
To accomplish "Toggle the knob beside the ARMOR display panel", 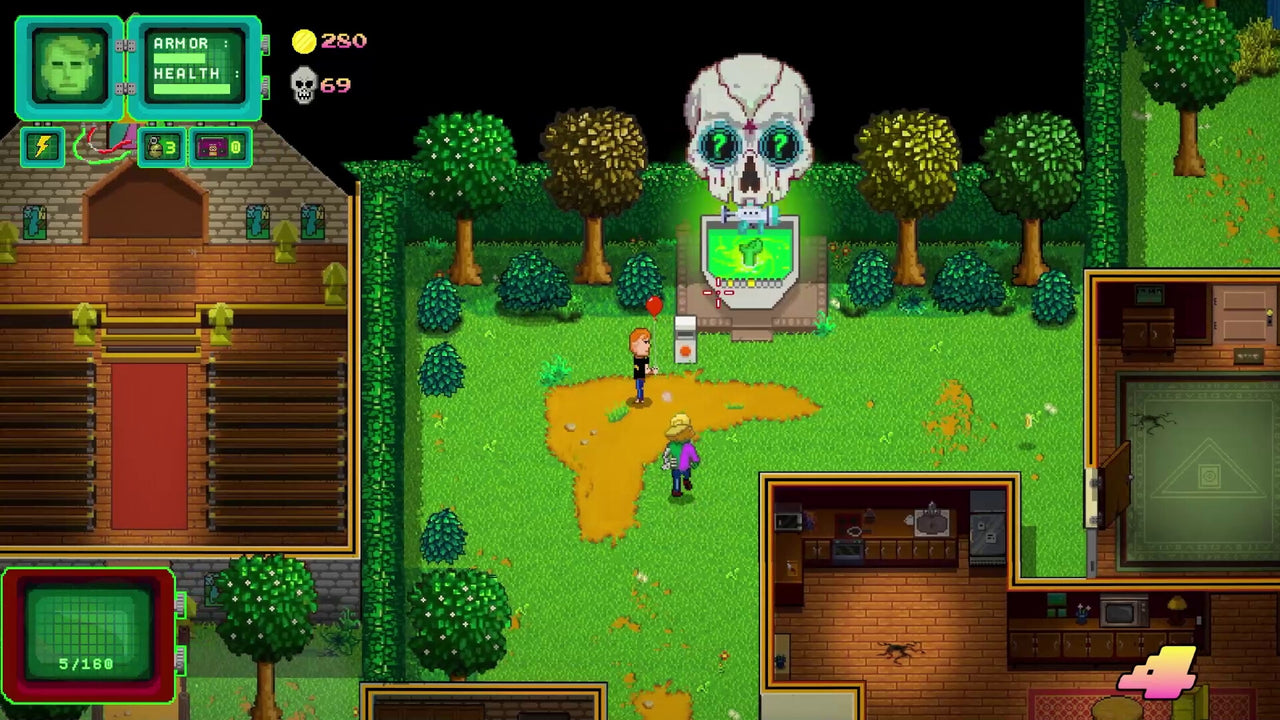I will [x=266, y=43].
